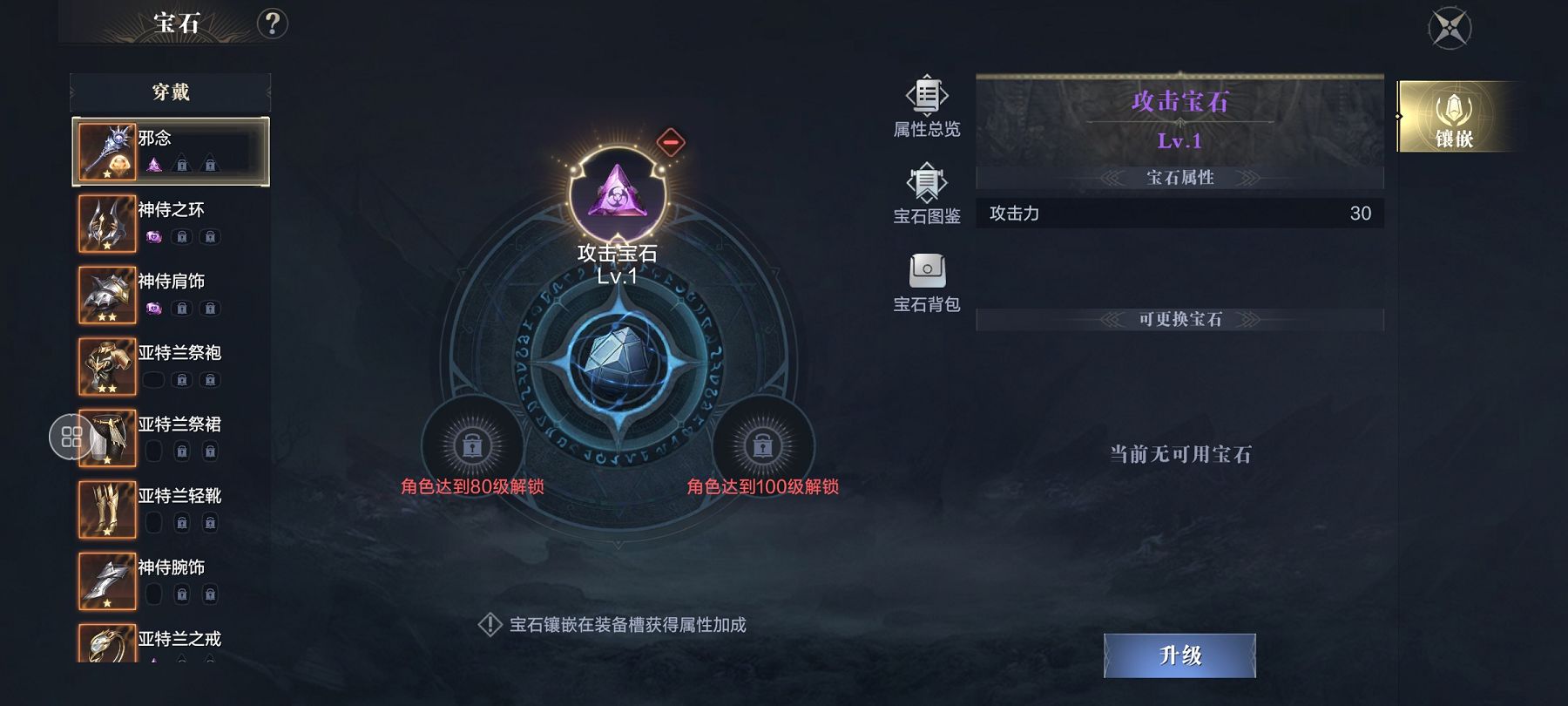This screenshot has width=1568, height=706.
Task: Choose the 神侍之环 equipment row
Action: click(171, 223)
